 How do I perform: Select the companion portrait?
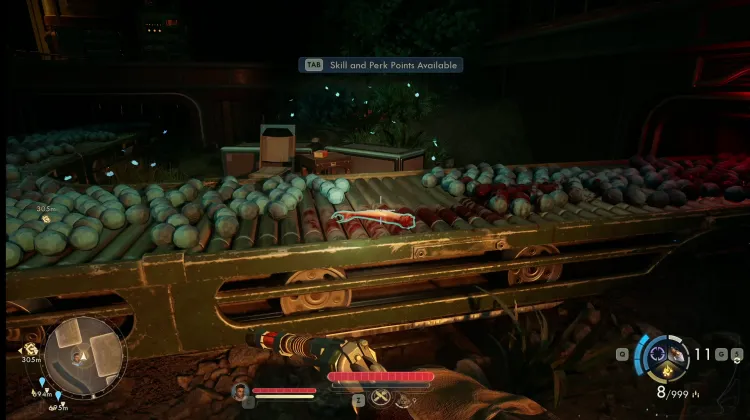pos(240,391)
